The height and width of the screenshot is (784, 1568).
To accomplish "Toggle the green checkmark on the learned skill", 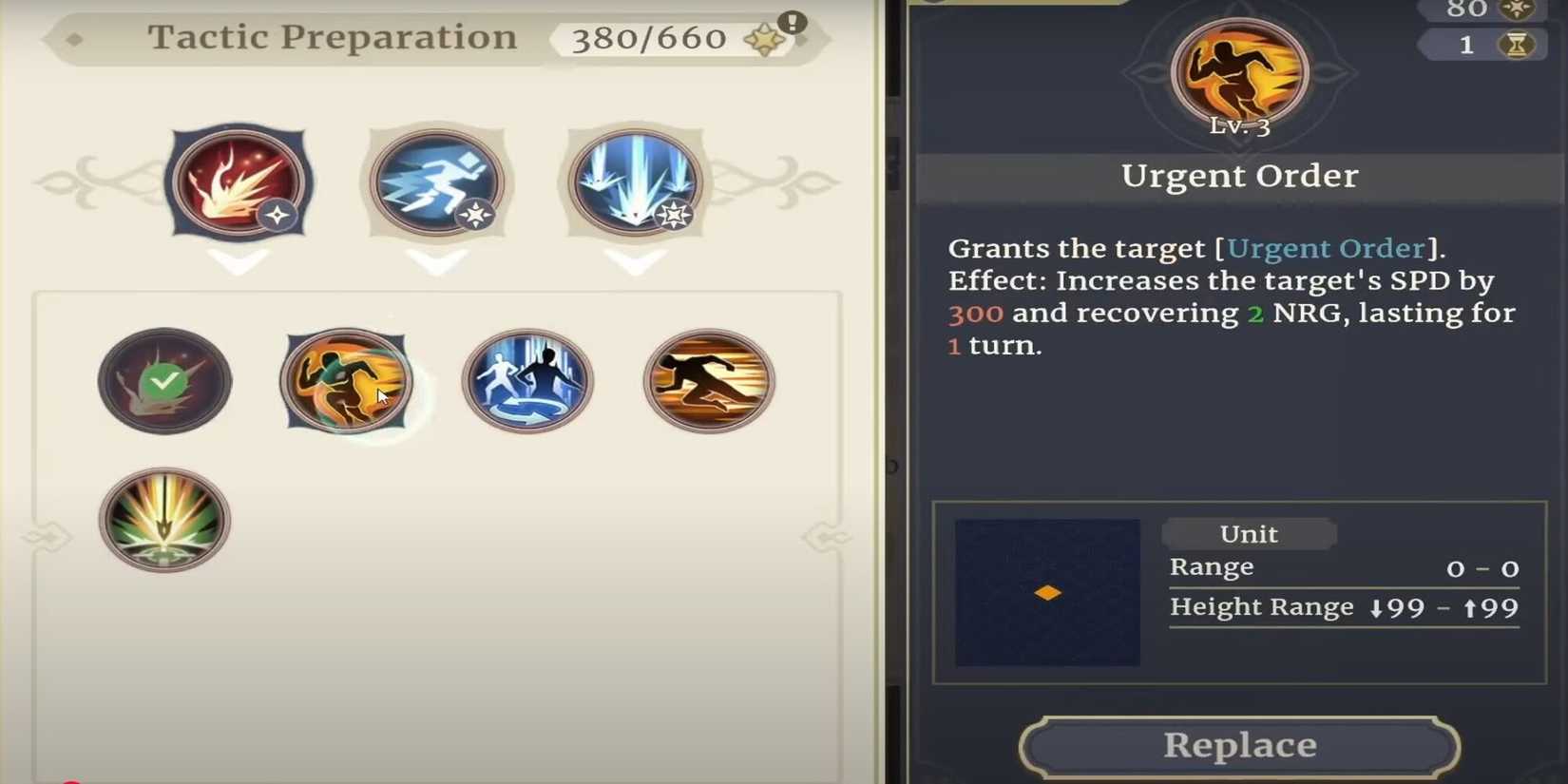I will point(164,380).
